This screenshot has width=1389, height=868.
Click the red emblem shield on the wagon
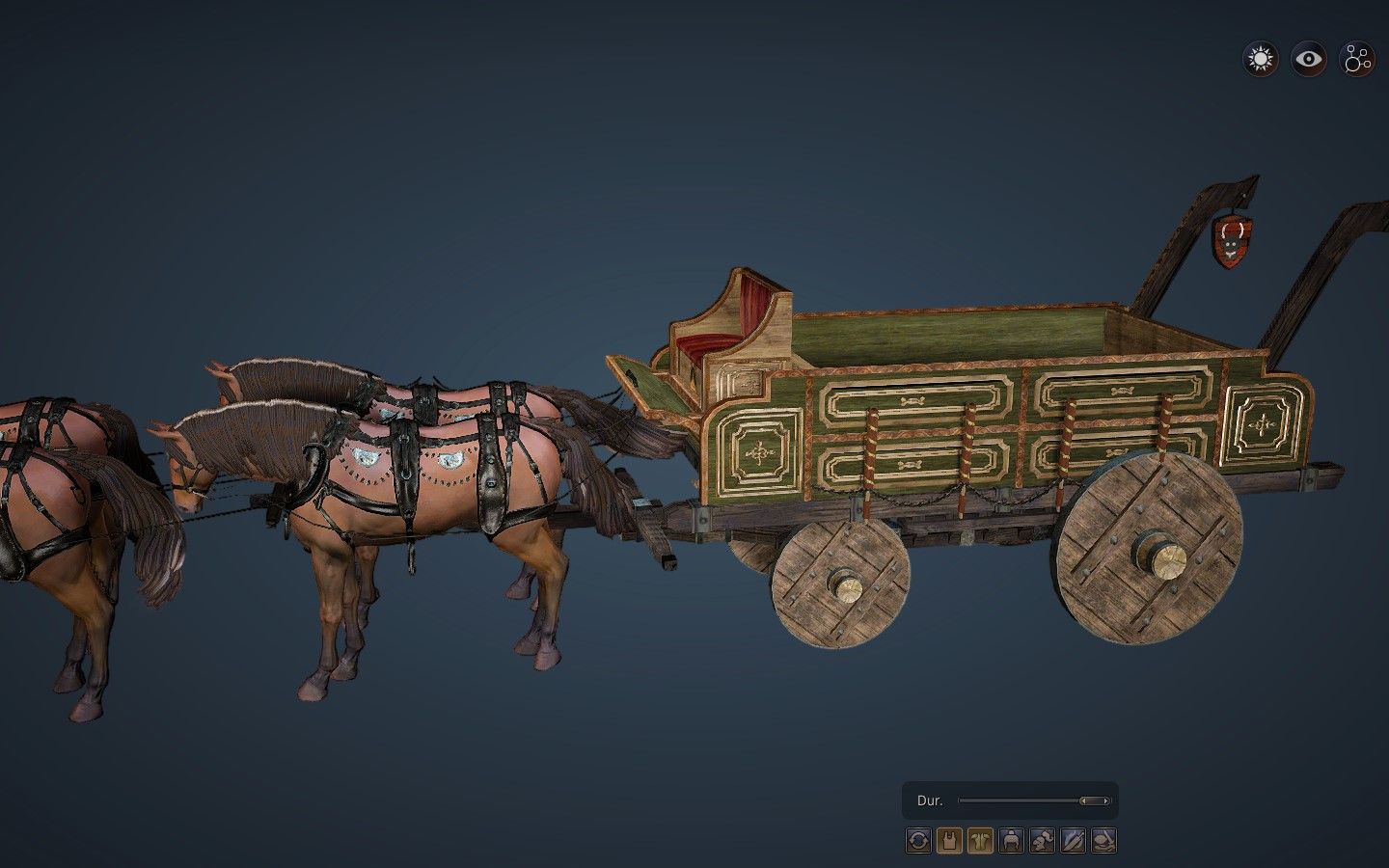(x=1232, y=239)
